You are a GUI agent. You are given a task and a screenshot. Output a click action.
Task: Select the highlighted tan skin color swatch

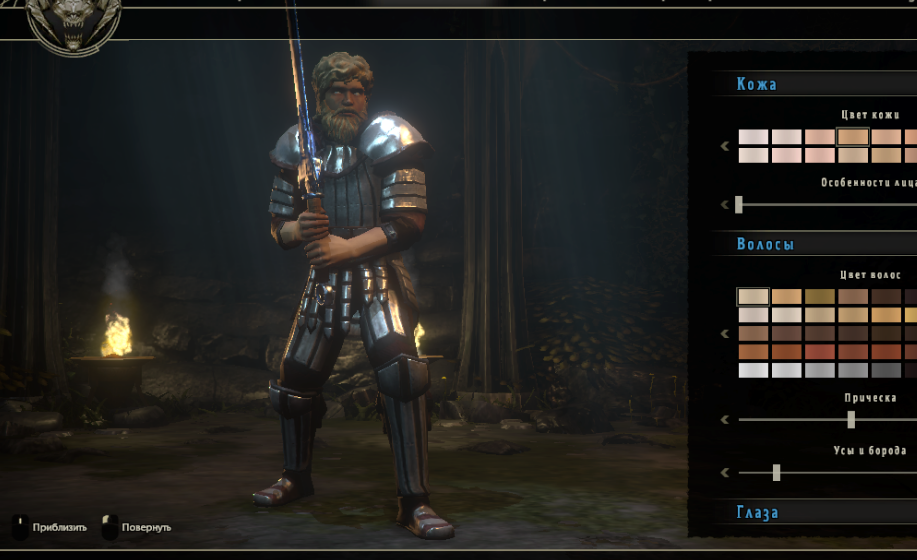(x=853, y=137)
